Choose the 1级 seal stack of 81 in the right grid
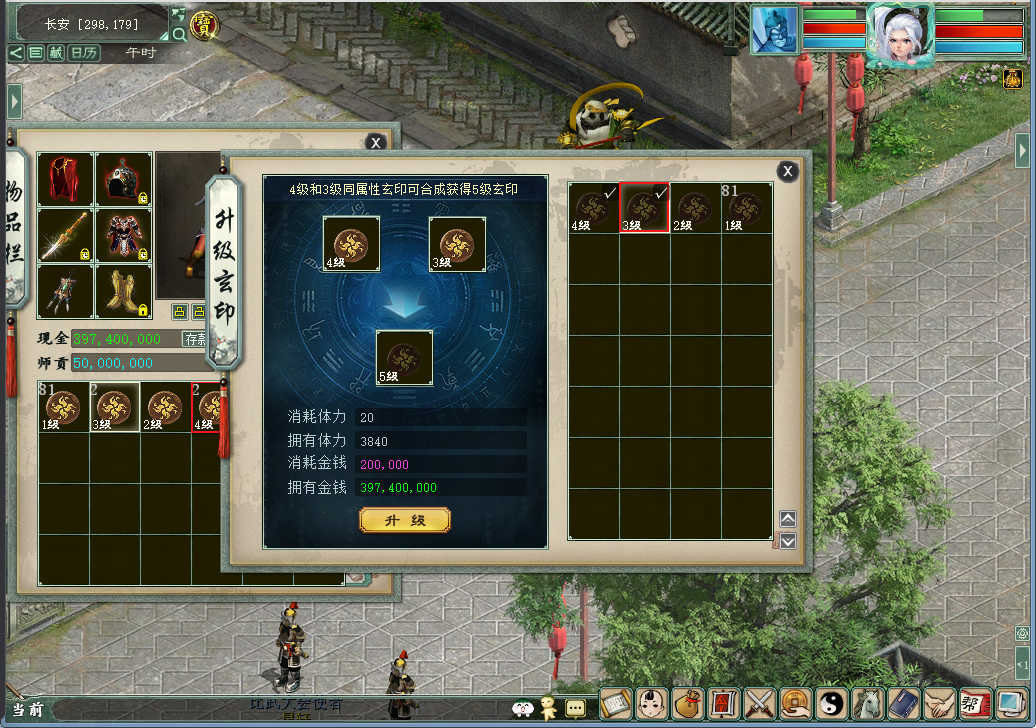The width and height of the screenshot is (1036, 728). click(747, 208)
